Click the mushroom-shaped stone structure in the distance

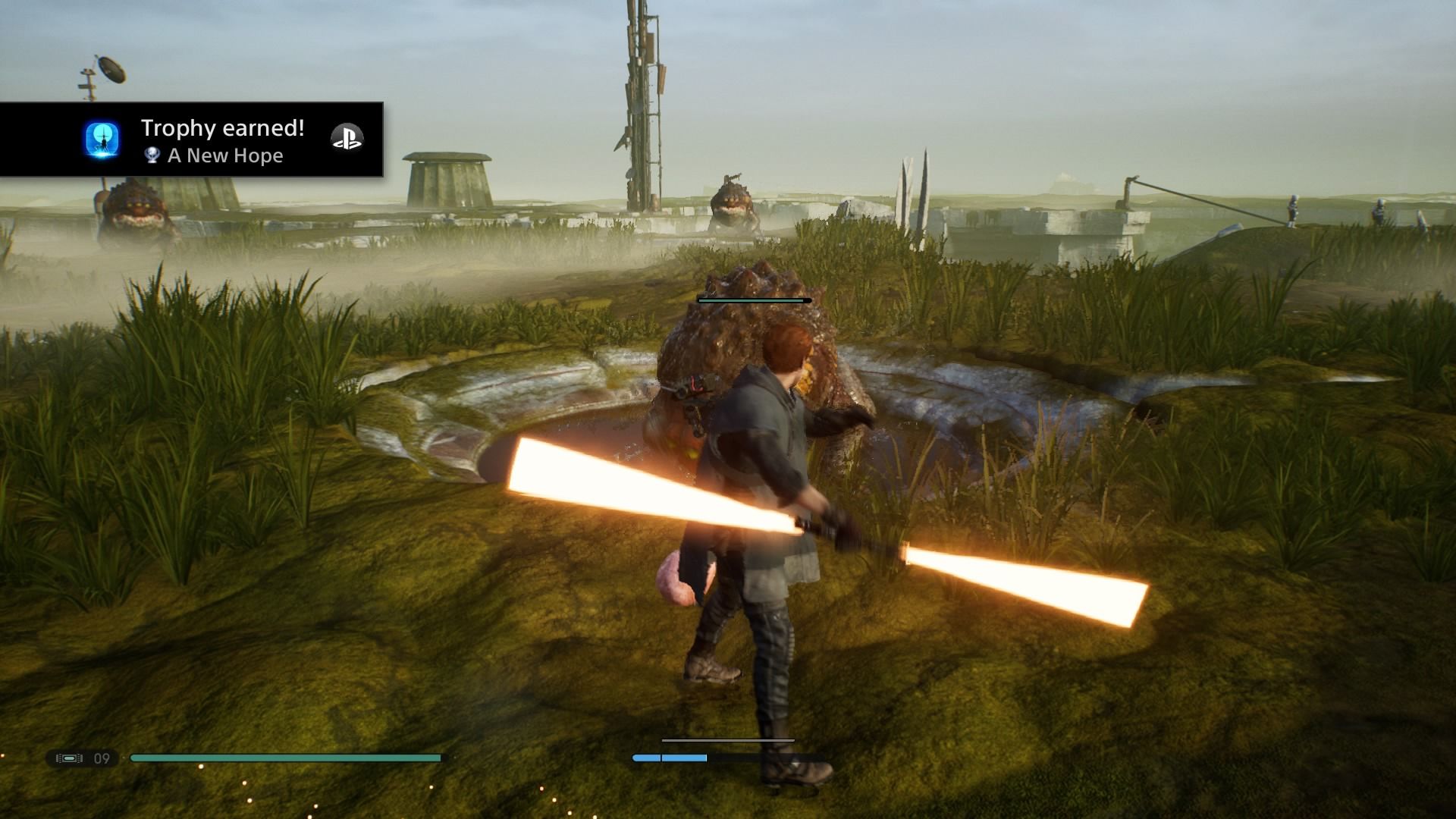pyautogui.click(x=447, y=174)
